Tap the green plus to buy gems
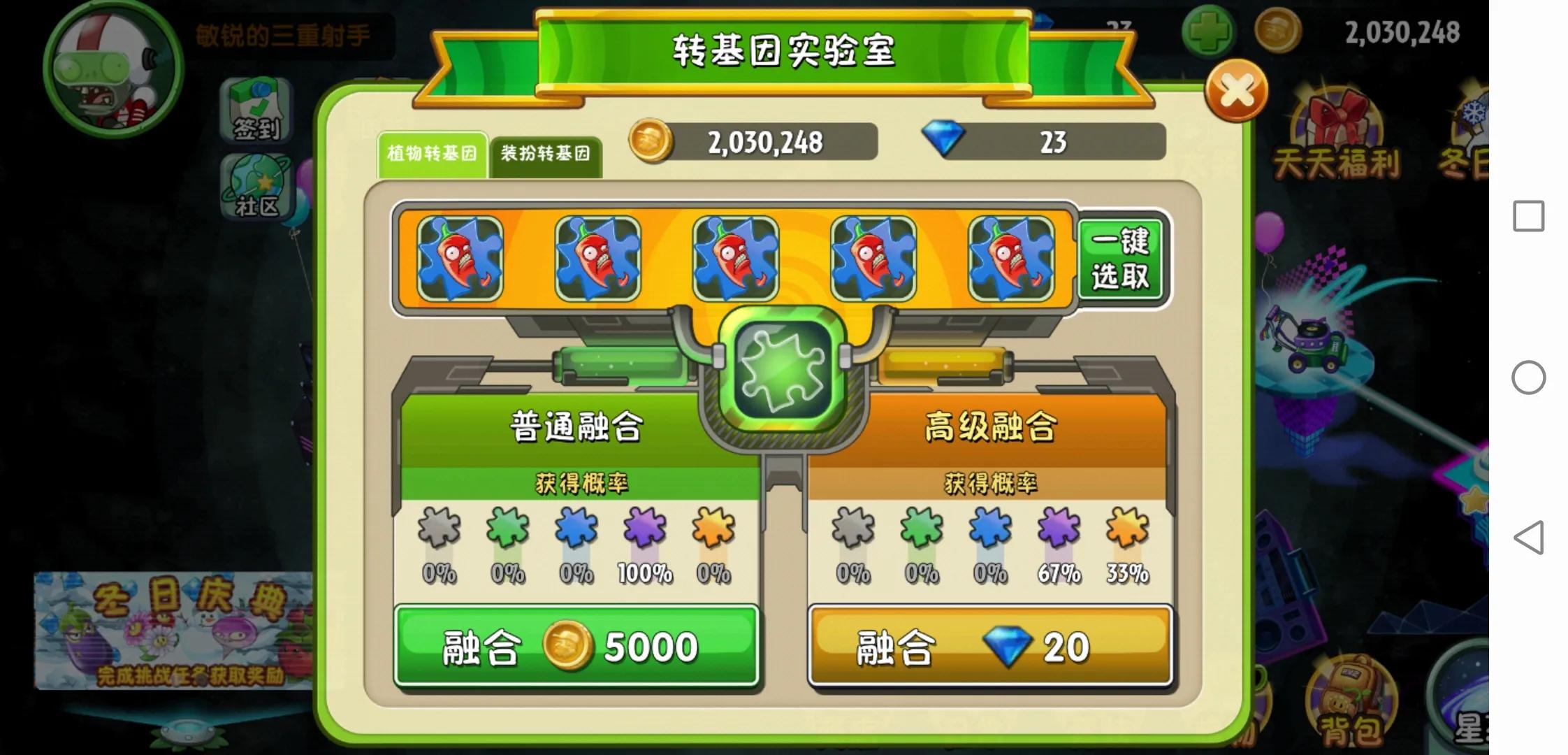 point(1210,31)
